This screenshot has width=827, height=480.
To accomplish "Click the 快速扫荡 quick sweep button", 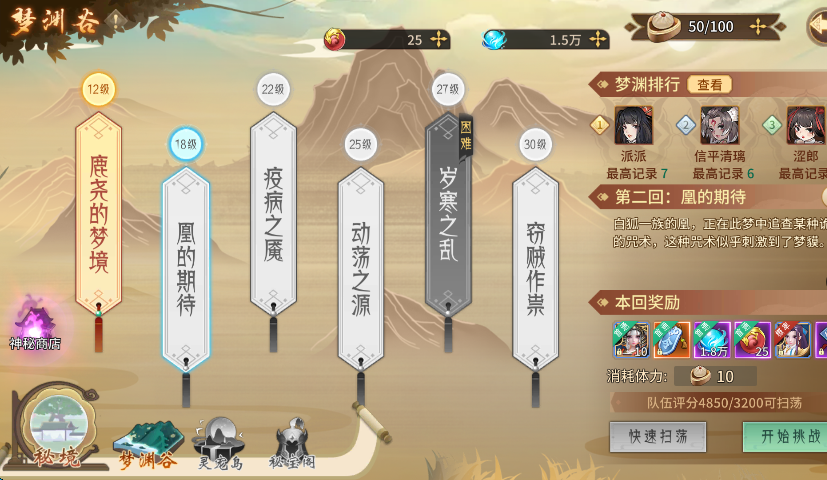I will [657, 437].
